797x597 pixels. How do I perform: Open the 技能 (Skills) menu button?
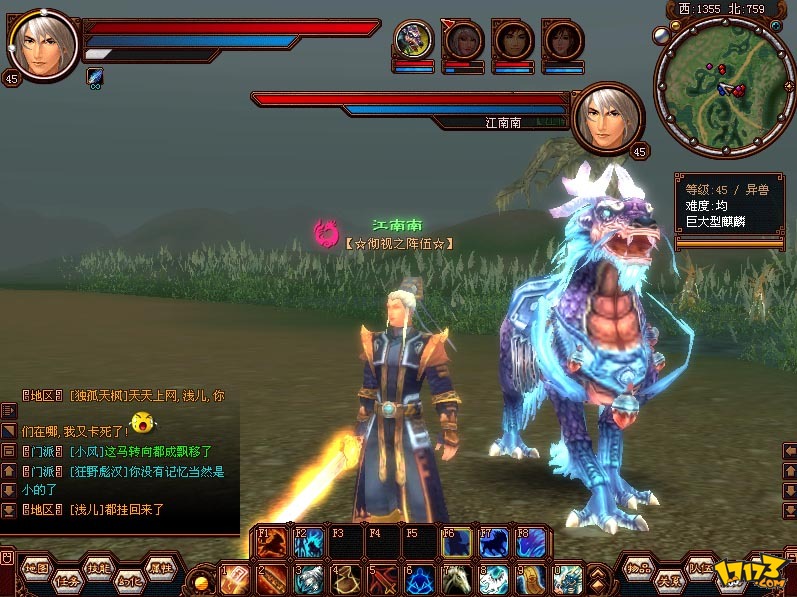(x=98, y=567)
